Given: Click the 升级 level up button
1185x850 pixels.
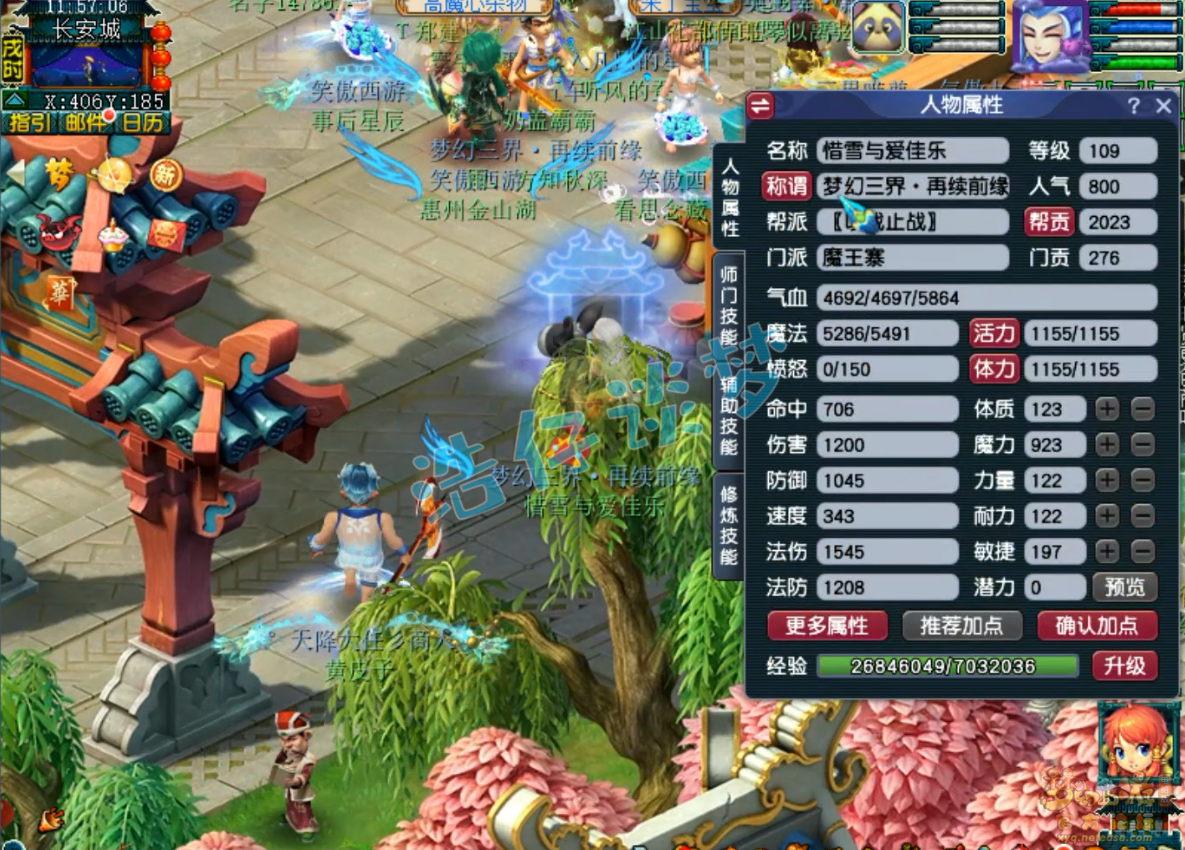Looking at the screenshot, I should (x=1124, y=666).
